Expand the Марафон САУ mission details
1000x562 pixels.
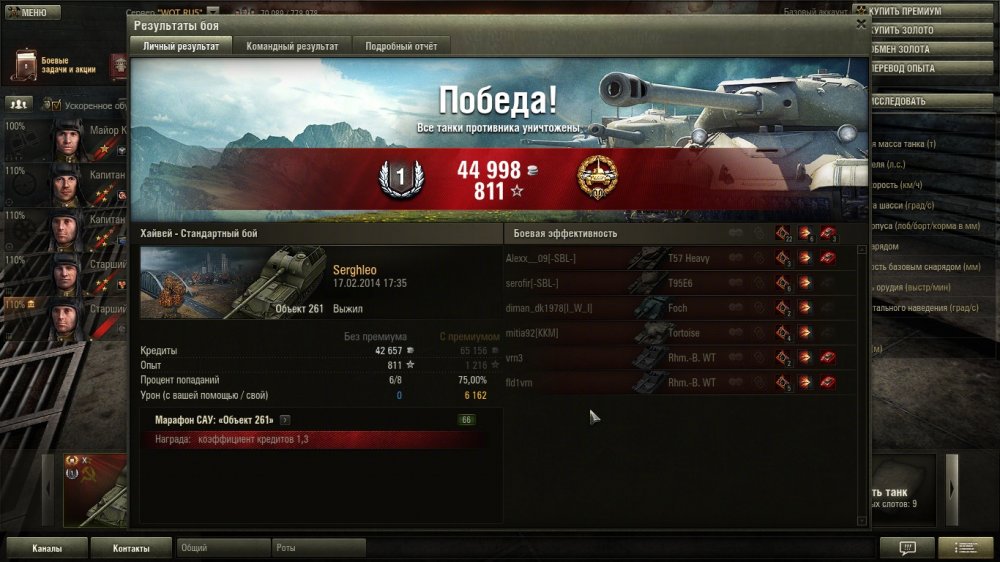(285, 420)
